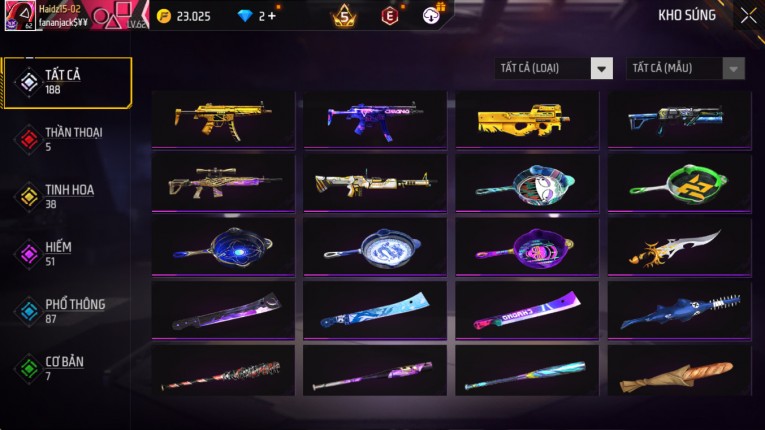Click the gold coin balance icon
This screenshot has height=430, width=765.
coord(164,16)
